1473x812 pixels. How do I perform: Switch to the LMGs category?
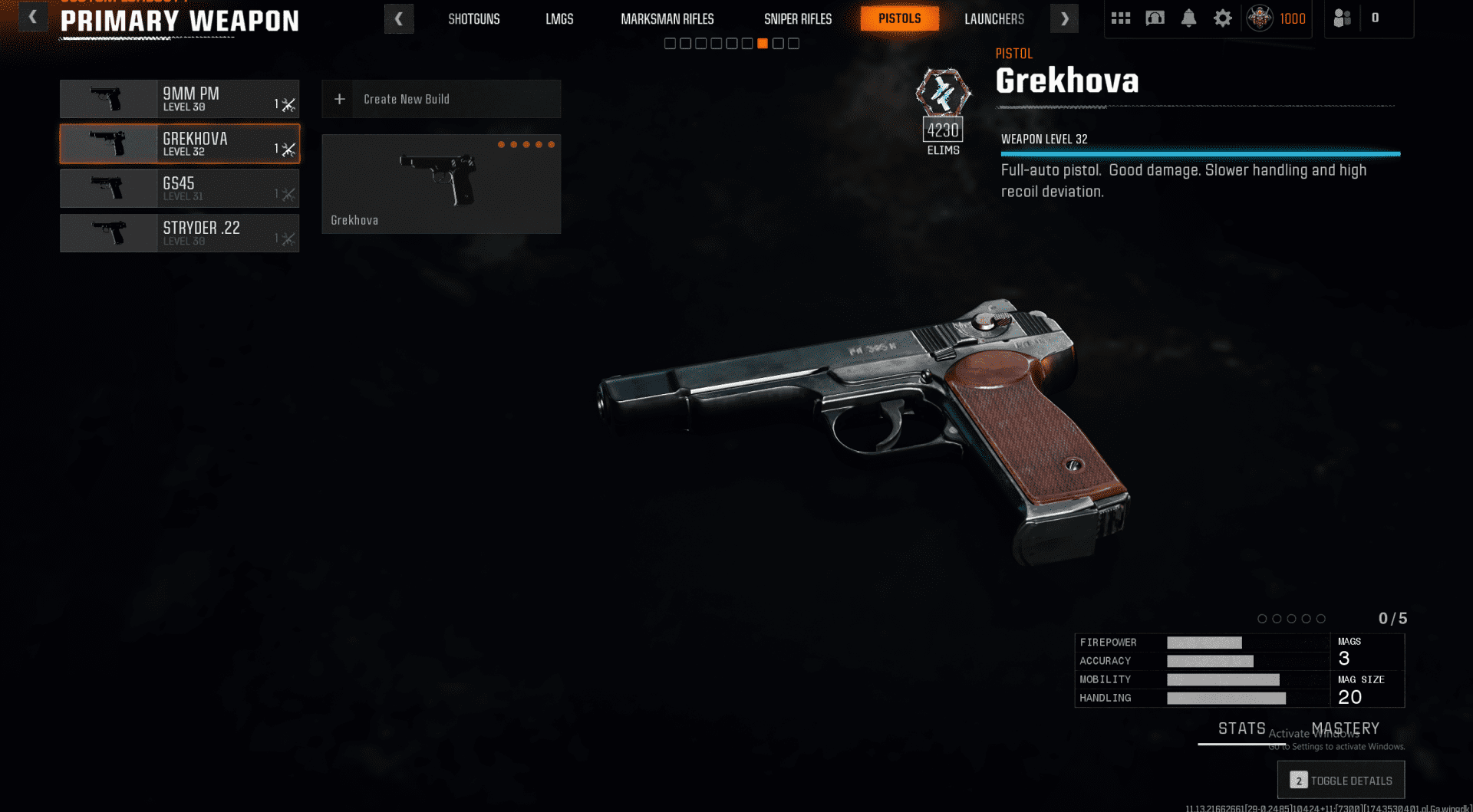(559, 18)
